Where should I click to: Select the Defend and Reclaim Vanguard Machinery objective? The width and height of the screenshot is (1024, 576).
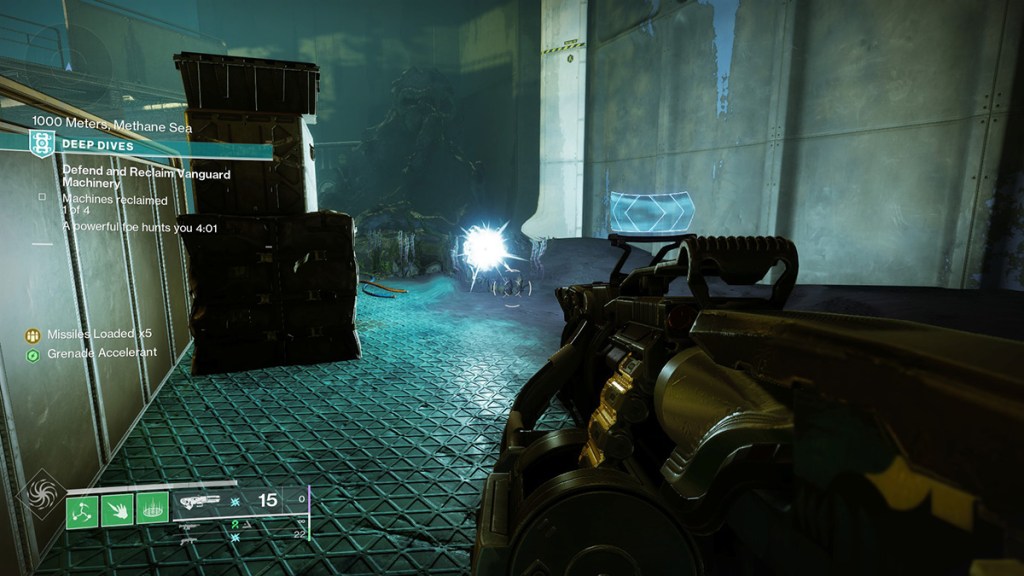point(146,178)
